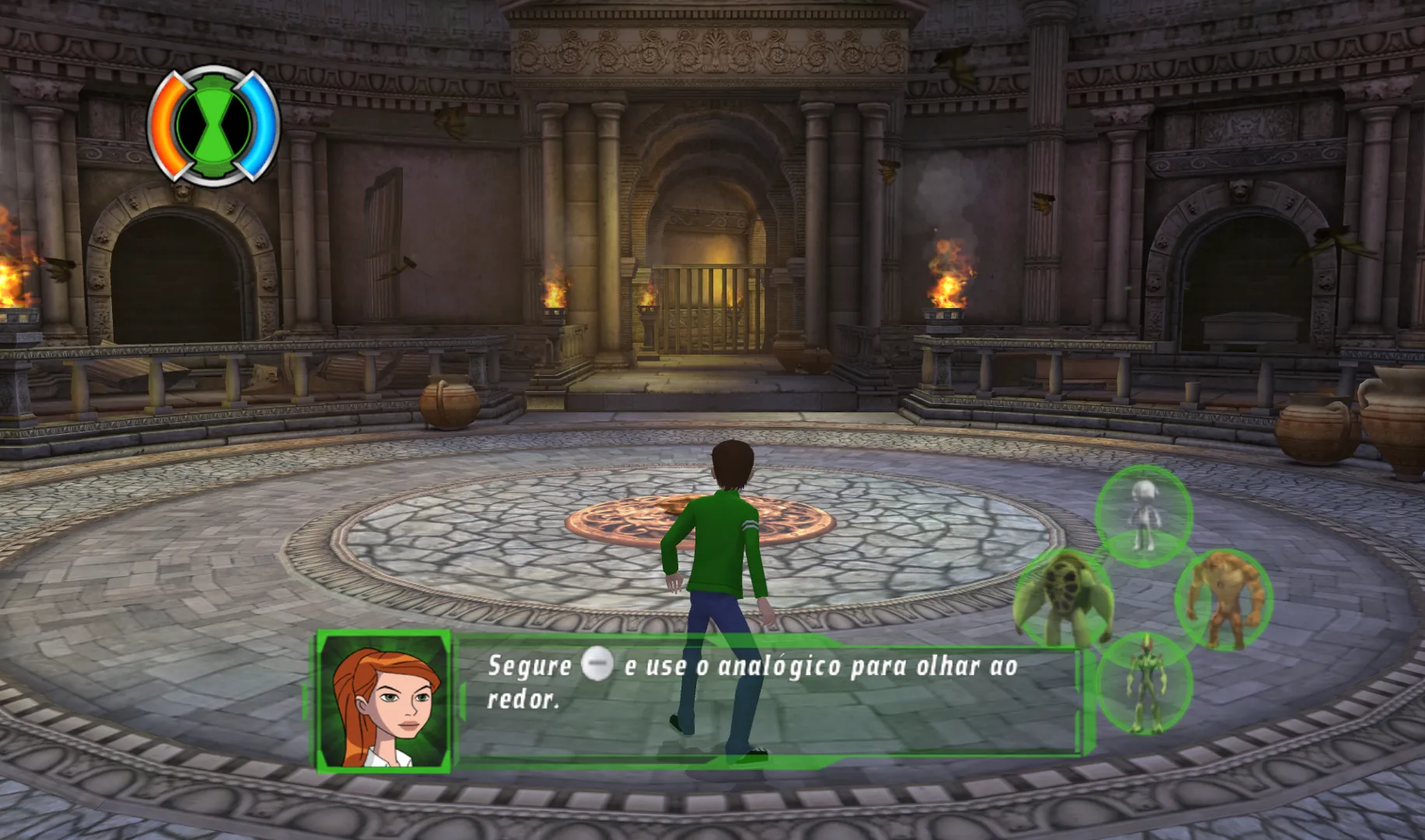Click the Omnitrix hourglass symbol
Screen dimensions: 1425x840
pyautogui.click(x=213, y=124)
